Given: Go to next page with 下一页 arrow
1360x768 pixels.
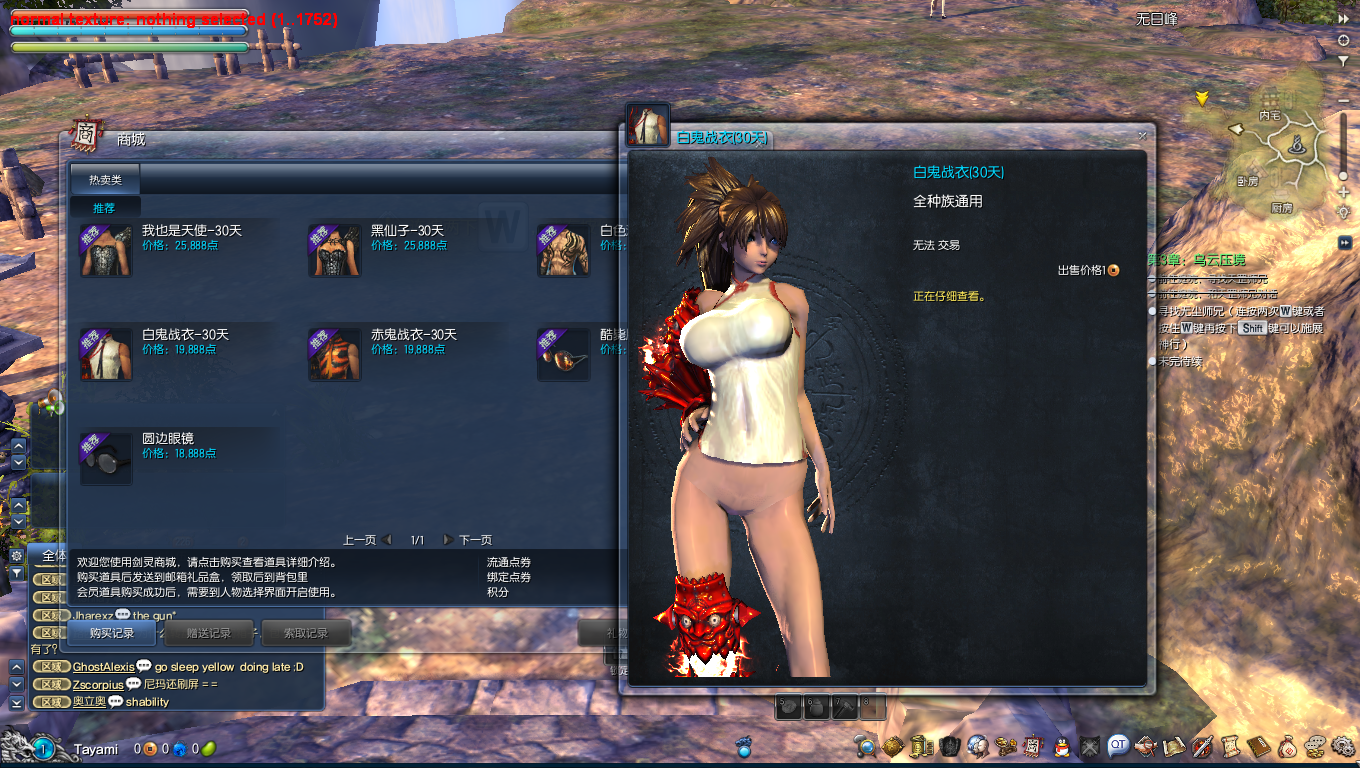Looking at the screenshot, I should 449,540.
